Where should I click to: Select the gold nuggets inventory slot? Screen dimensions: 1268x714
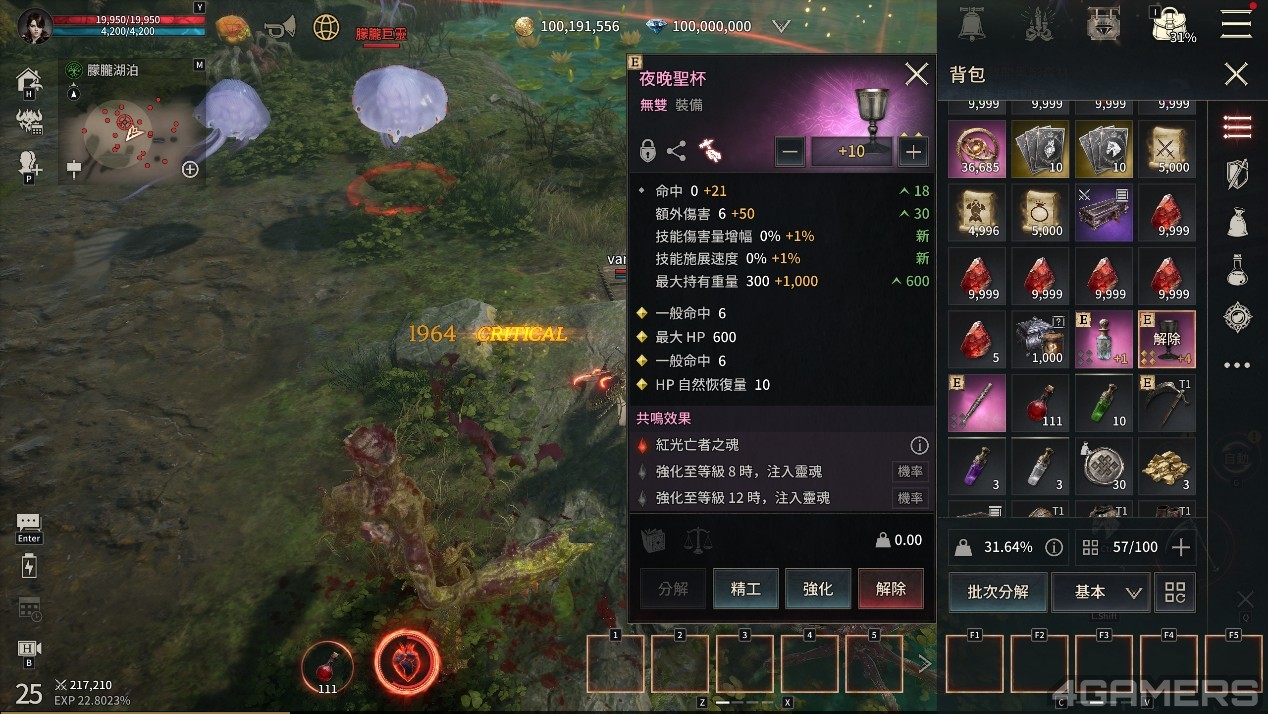pos(1166,466)
